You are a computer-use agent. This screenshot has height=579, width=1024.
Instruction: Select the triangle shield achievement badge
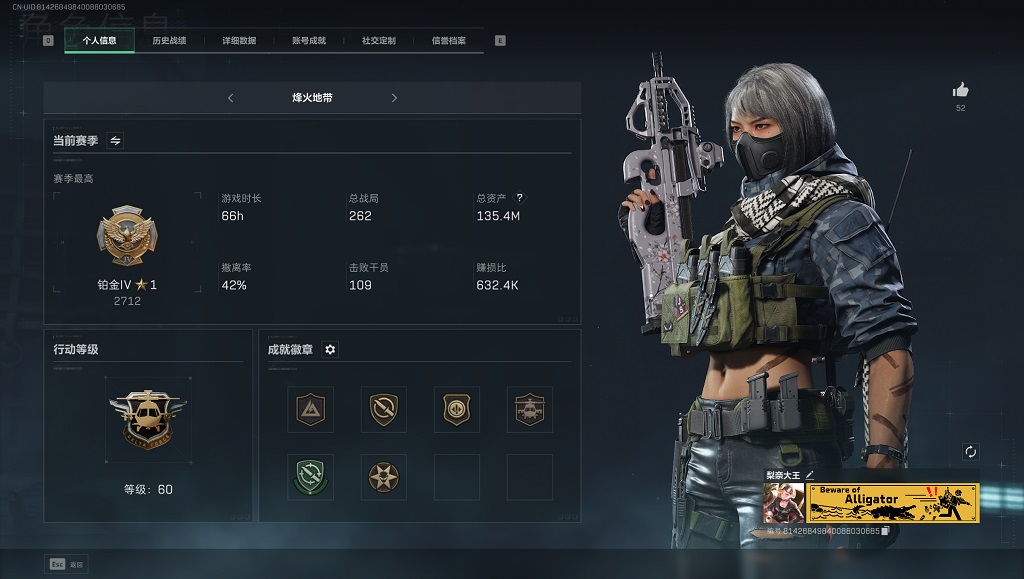[x=310, y=409]
